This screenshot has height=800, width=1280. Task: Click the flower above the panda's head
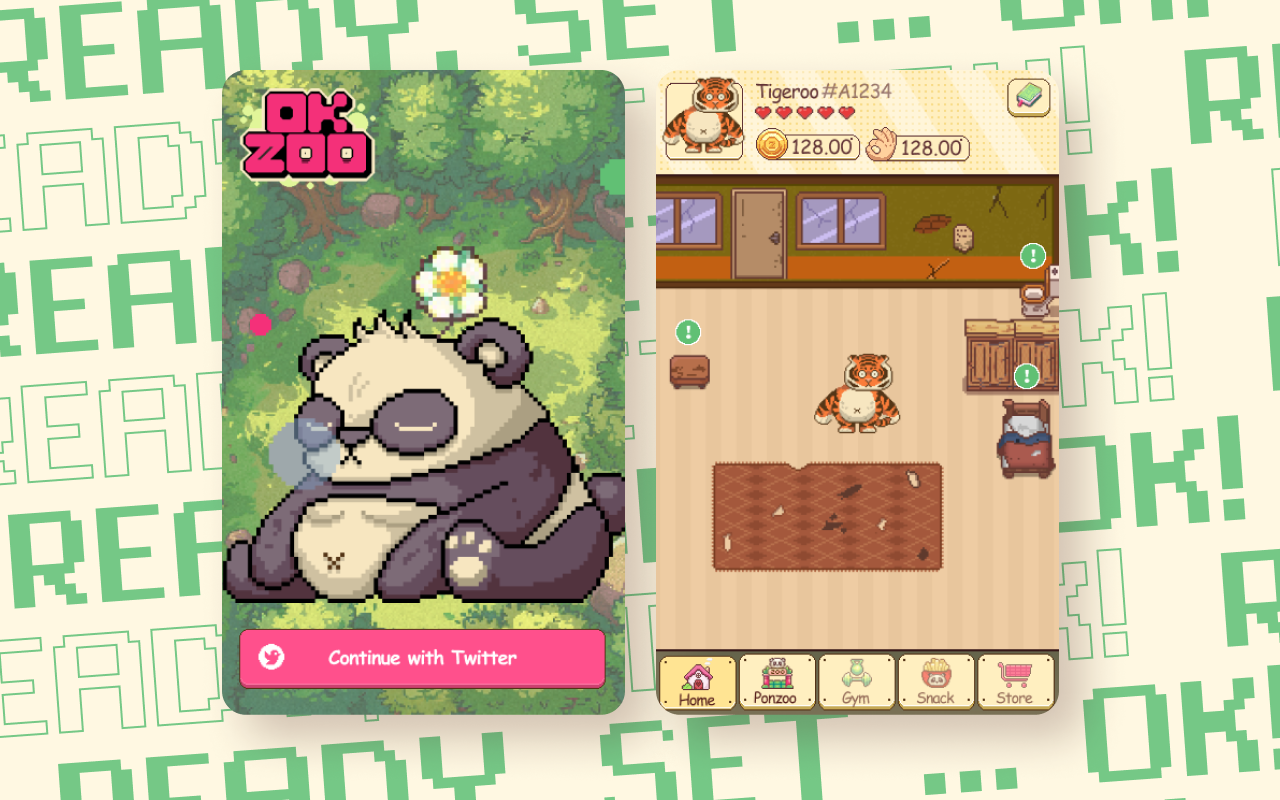point(450,283)
